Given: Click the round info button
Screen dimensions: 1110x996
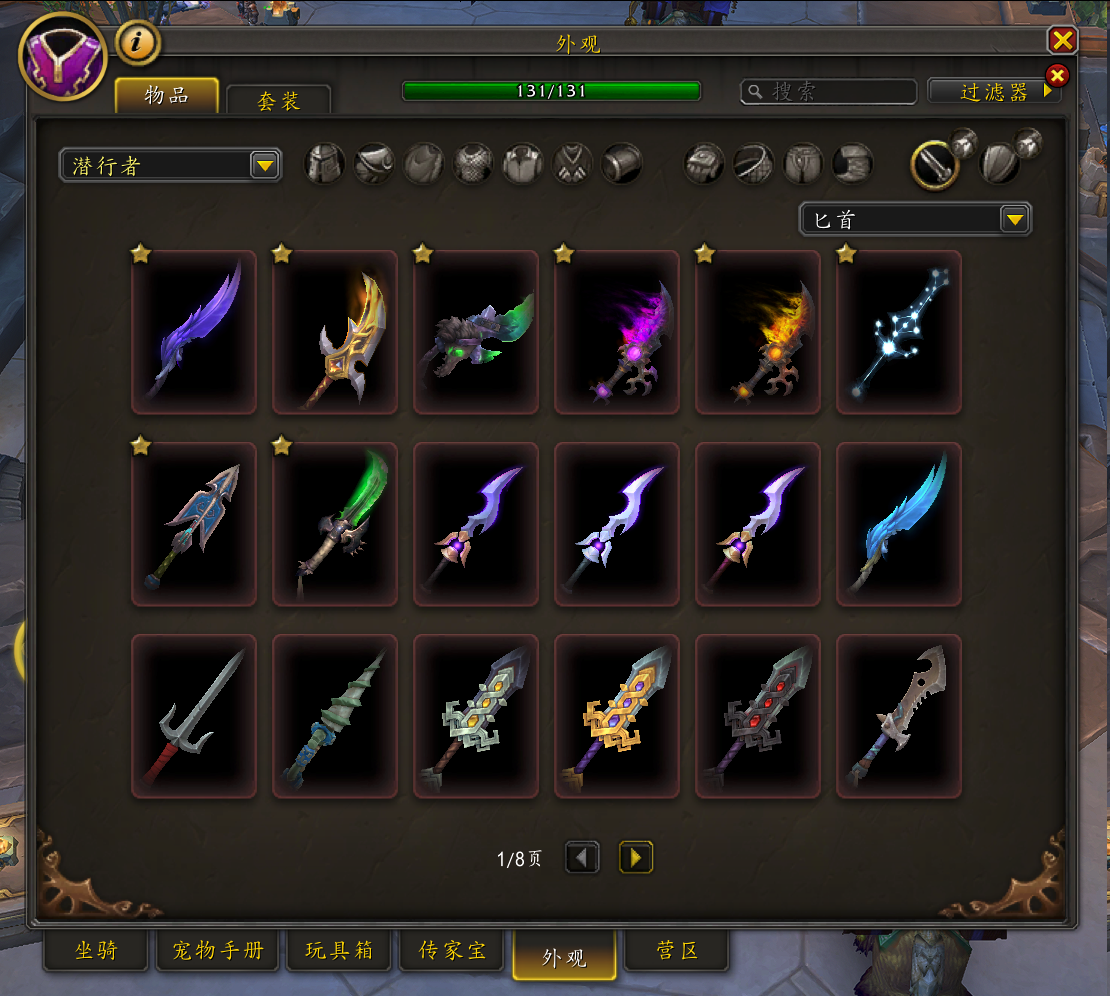Looking at the screenshot, I should [x=139, y=42].
